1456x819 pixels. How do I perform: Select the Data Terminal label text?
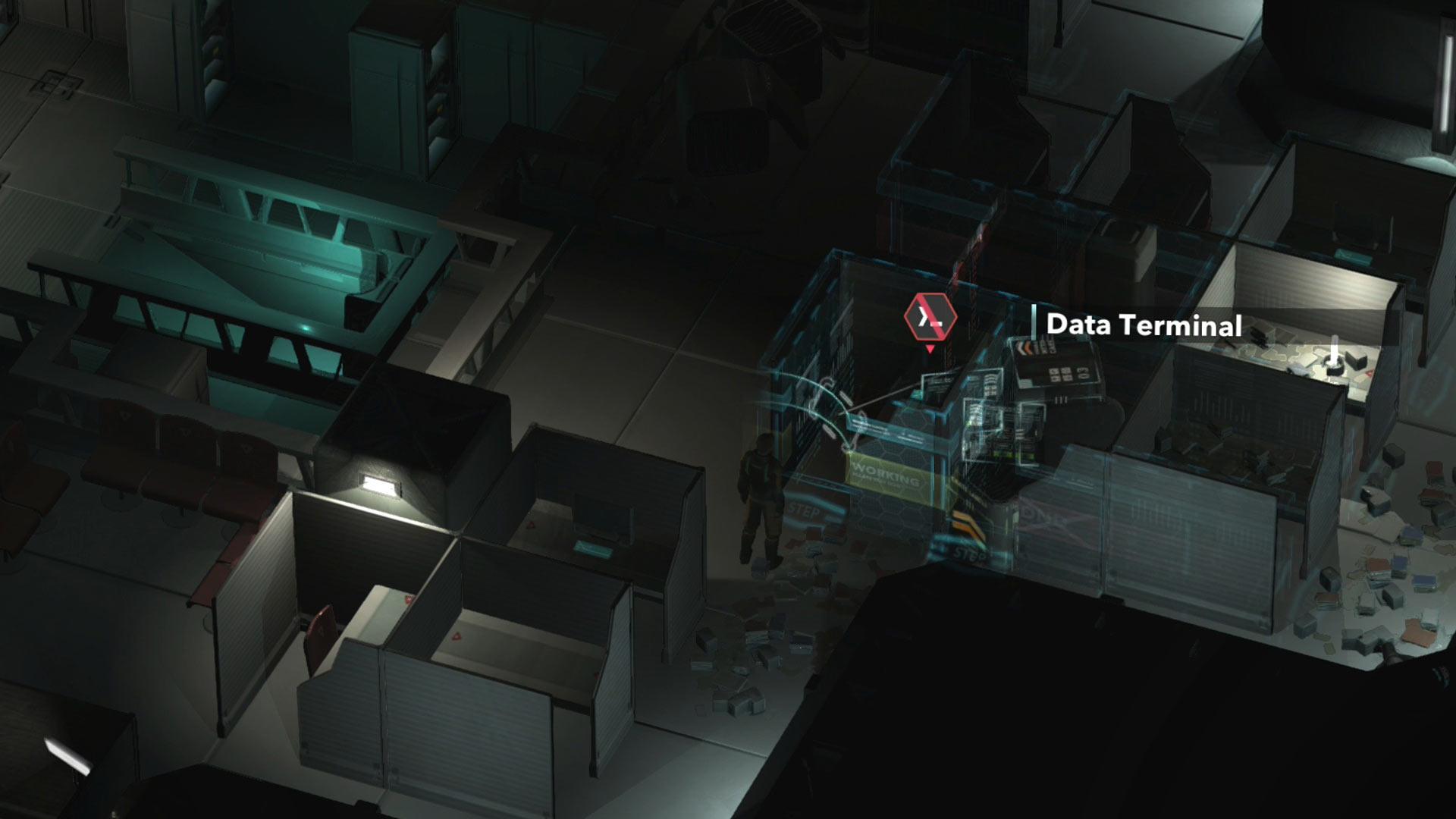(x=1145, y=327)
